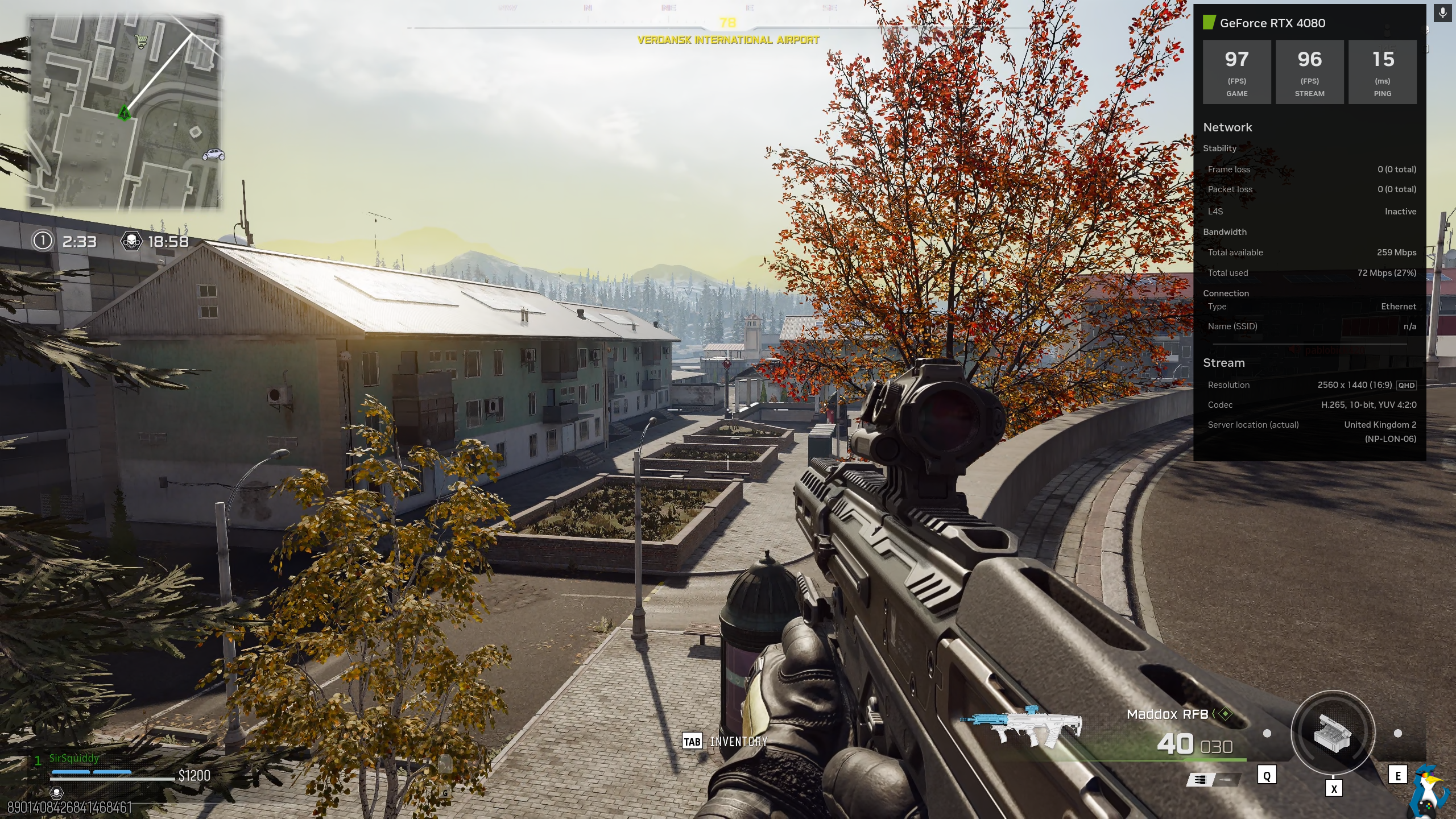Select the Inventory label
Viewport: 1456px width, 819px height.
click(x=738, y=742)
